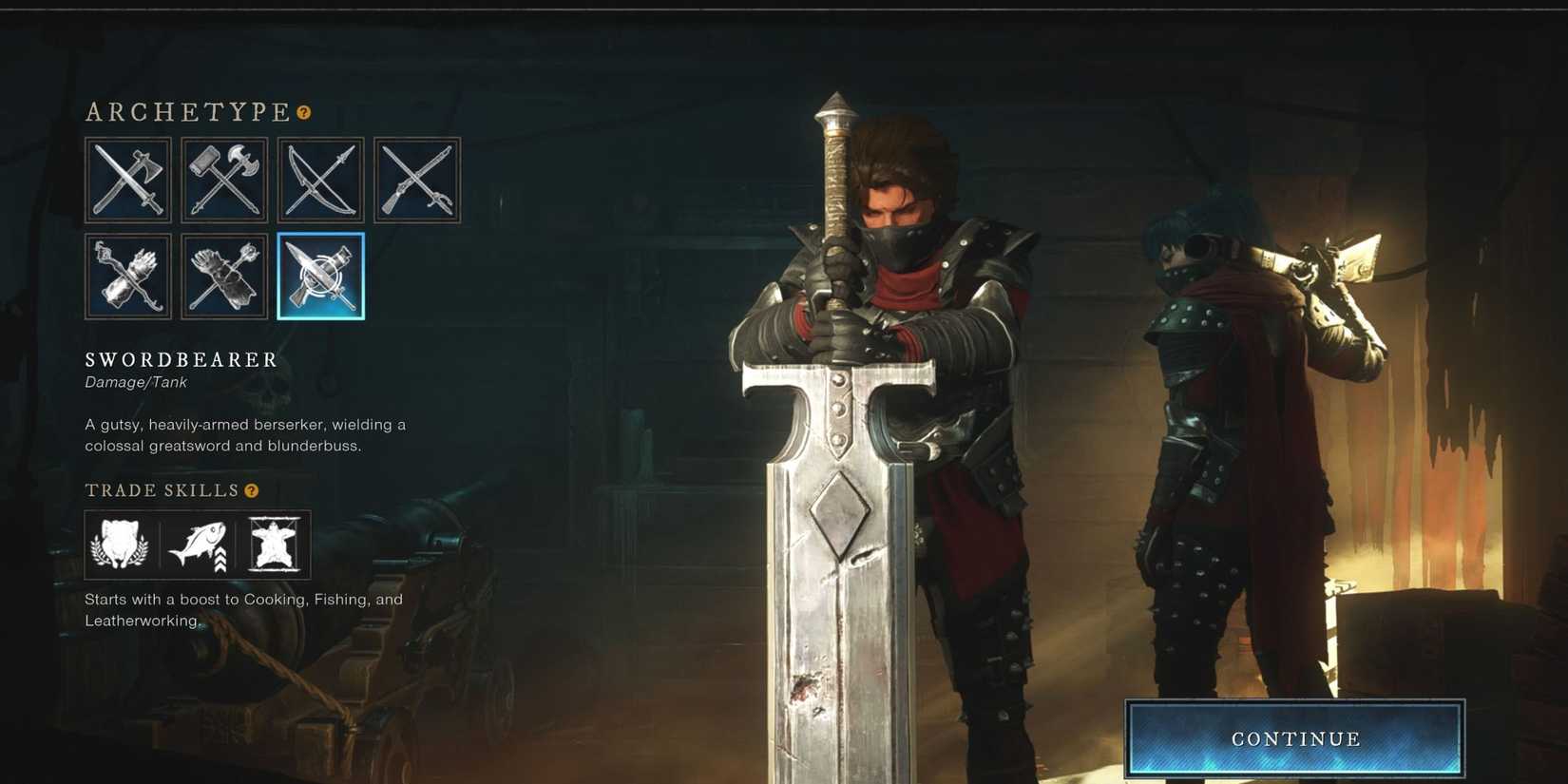Choose the war hammer and great axe archetype
Viewport: 1568px width, 784px height.
(x=224, y=180)
